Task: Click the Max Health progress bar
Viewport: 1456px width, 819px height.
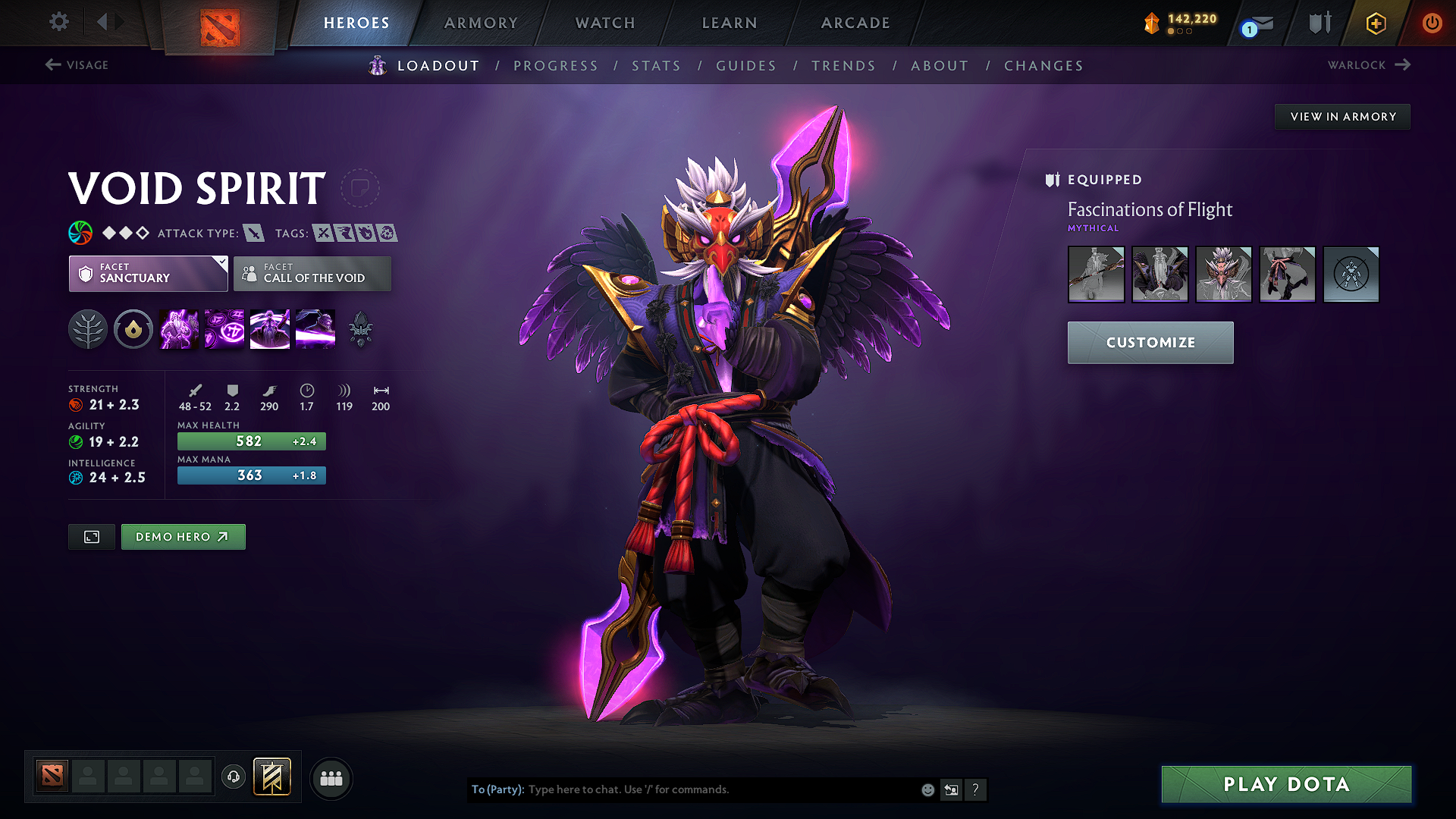Action: click(x=251, y=441)
